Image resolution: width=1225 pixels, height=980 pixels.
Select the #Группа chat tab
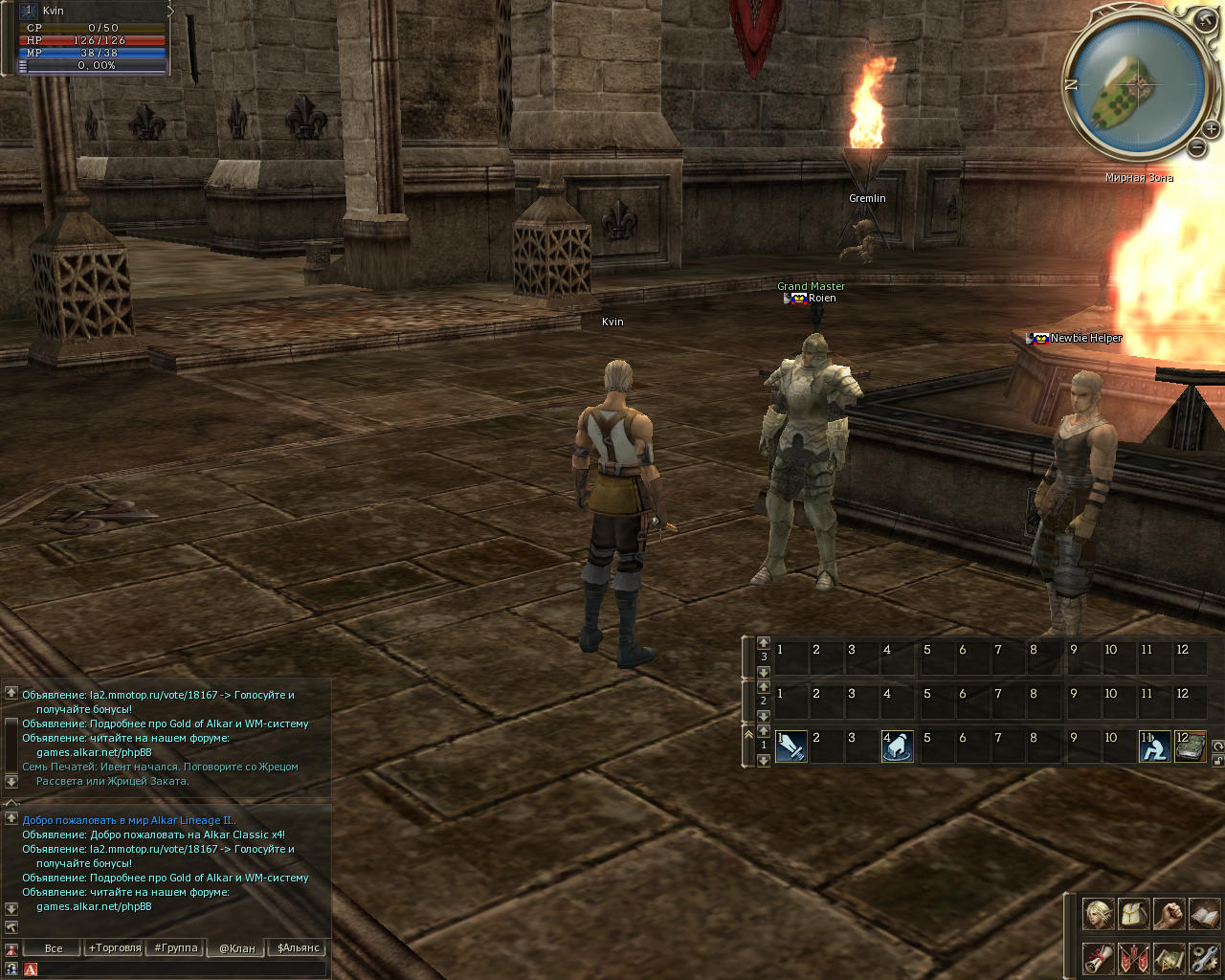(x=176, y=948)
